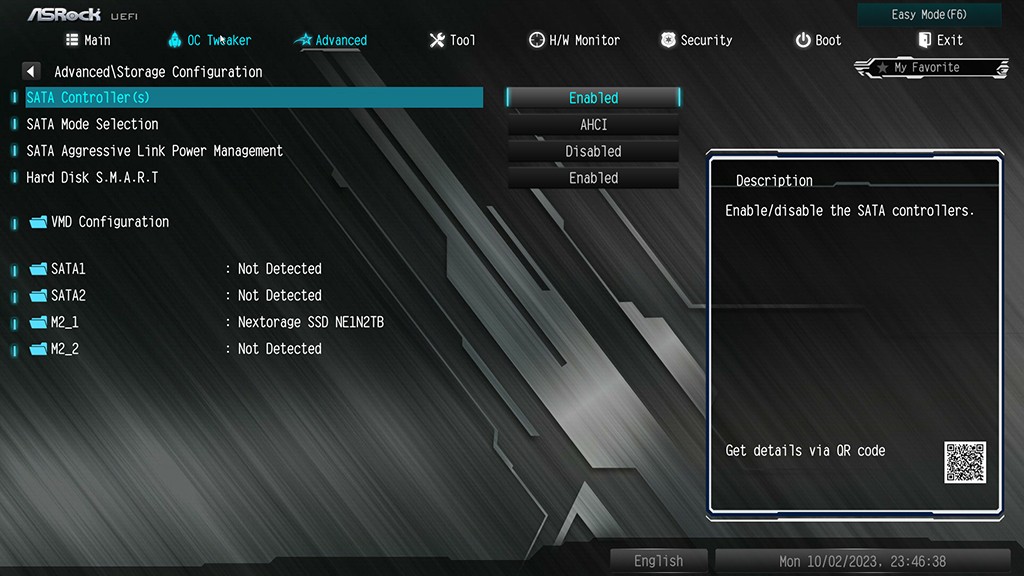1024x576 pixels.
Task: Go to the Tool tab
Action: 452,40
